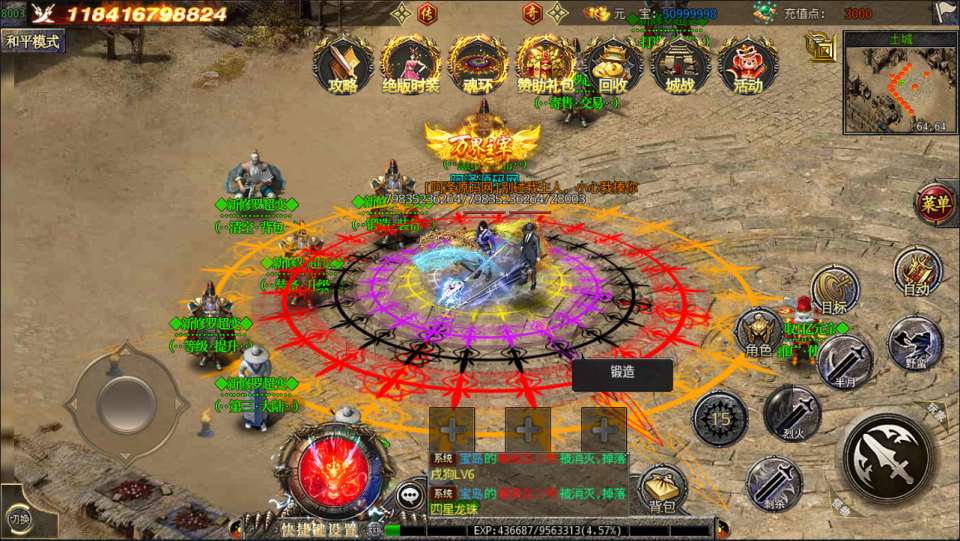Open the 活动 events menu
Image resolution: width=960 pixels, height=541 pixels.
point(747,65)
